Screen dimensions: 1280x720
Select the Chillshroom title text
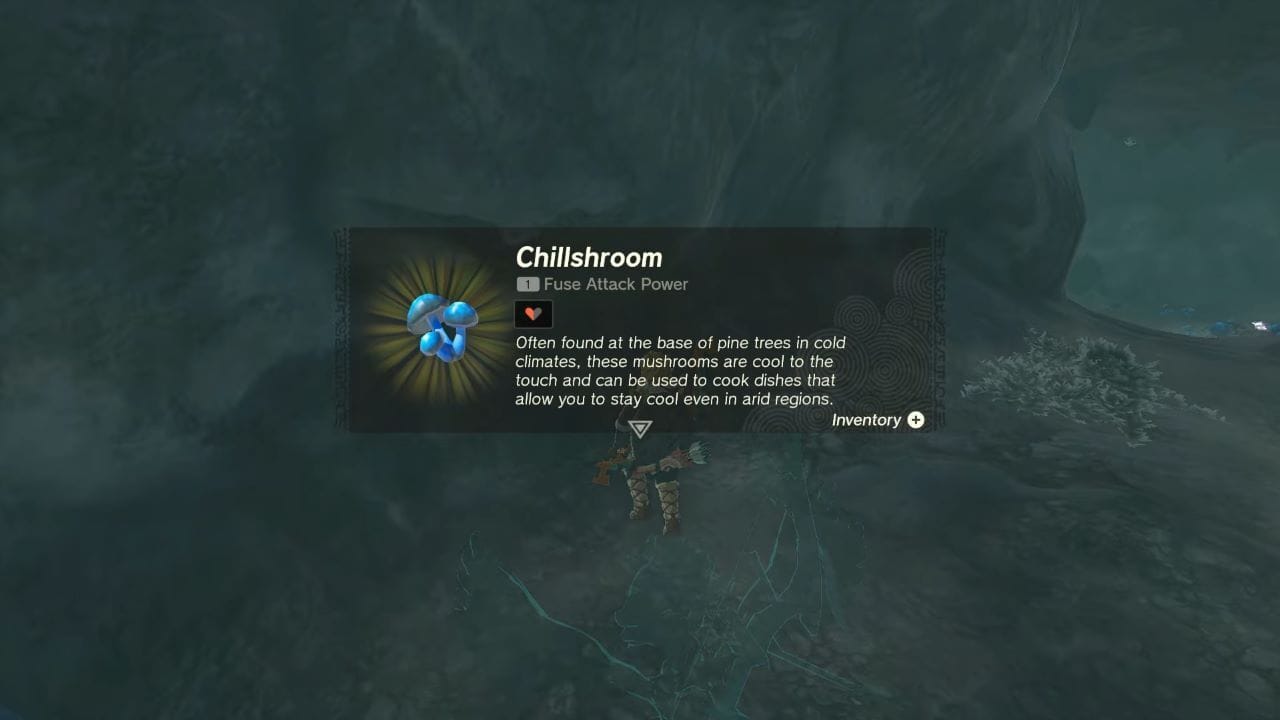(x=589, y=258)
